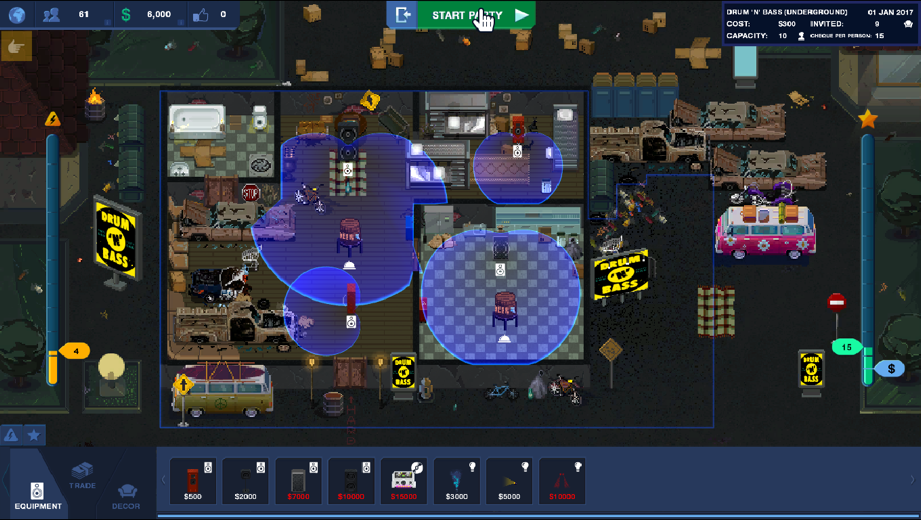Click the warning triangle icon
The height and width of the screenshot is (520, 921).
click(x=12, y=435)
